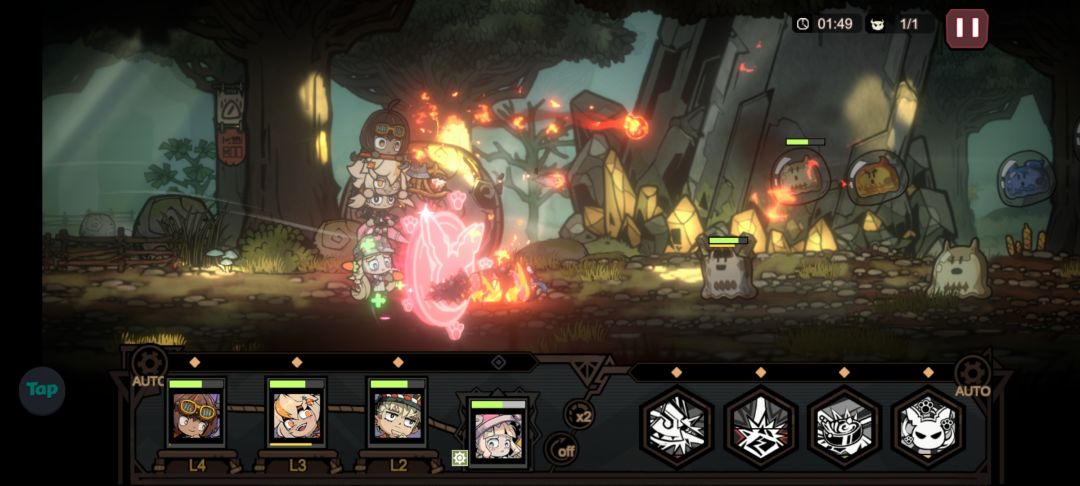1080x486 pixels.
Task: Switch the round 'off' toggle button
Action: point(565,450)
